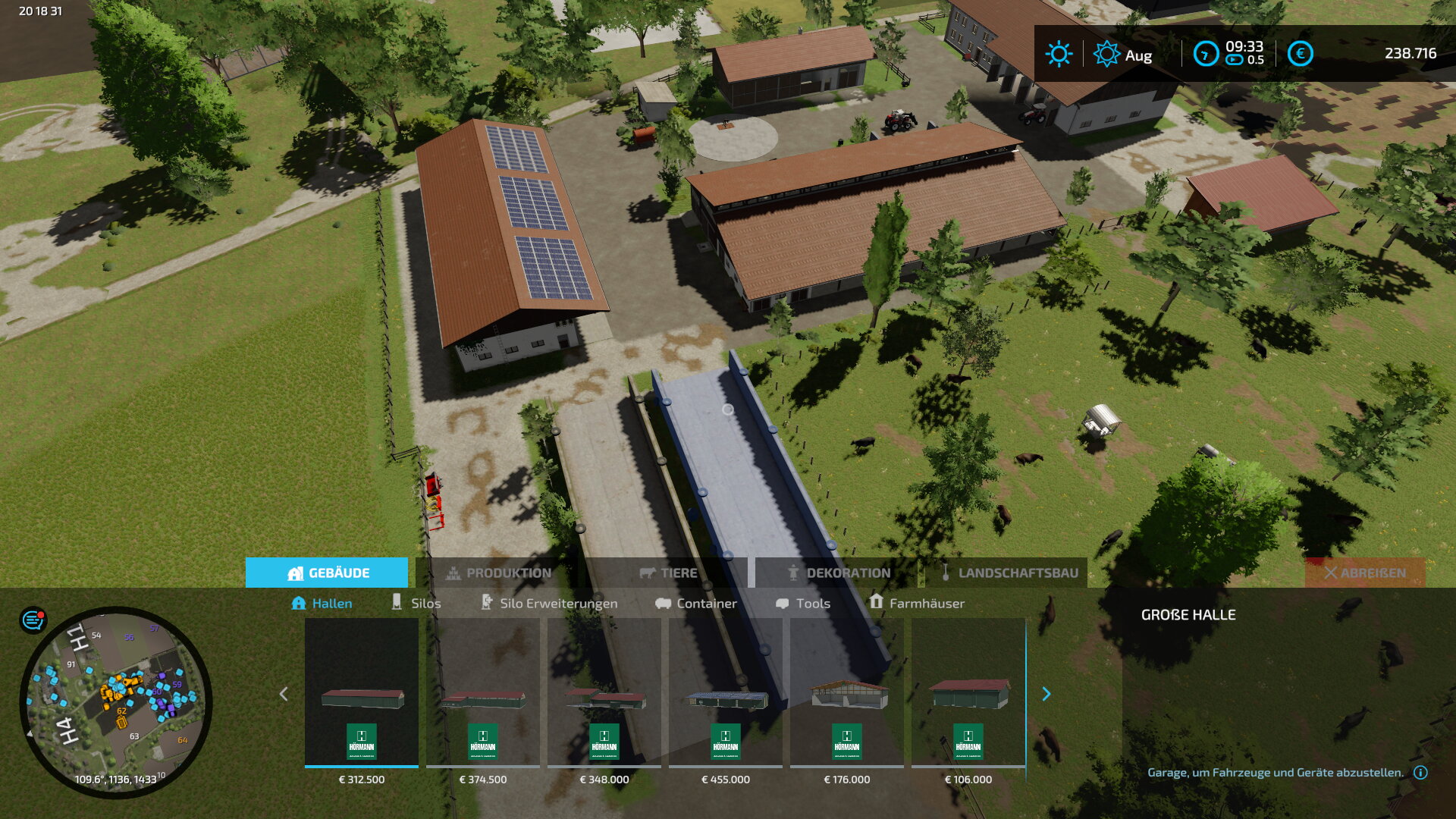Select the Container subcategory
The height and width of the screenshot is (819, 1456).
[x=696, y=603]
